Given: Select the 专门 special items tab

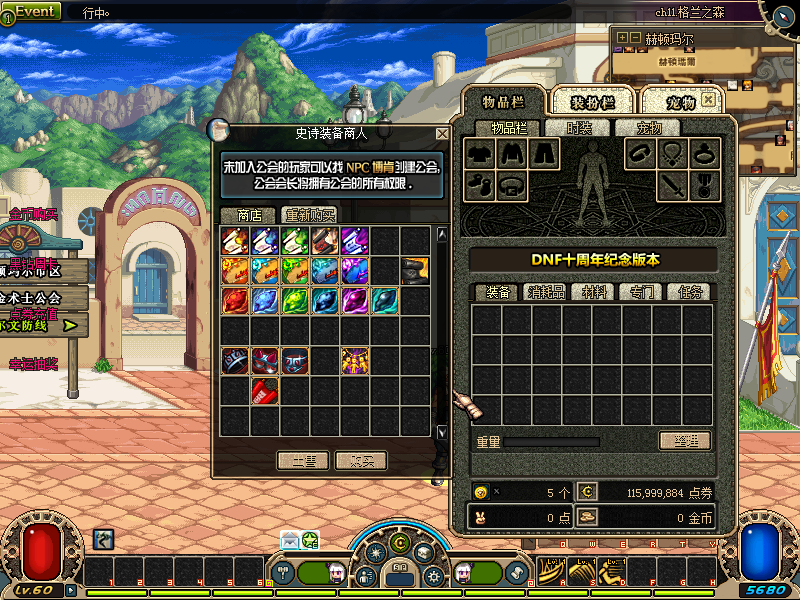Looking at the screenshot, I should [x=642, y=292].
